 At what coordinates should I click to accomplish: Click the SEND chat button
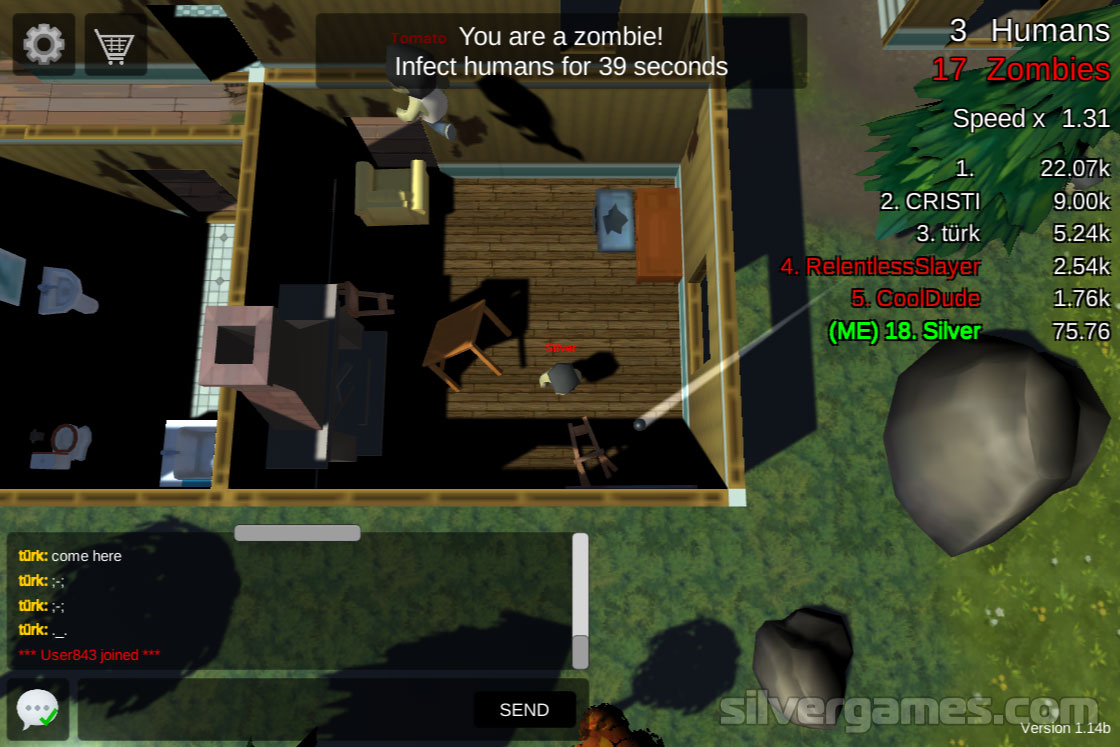(524, 709)
